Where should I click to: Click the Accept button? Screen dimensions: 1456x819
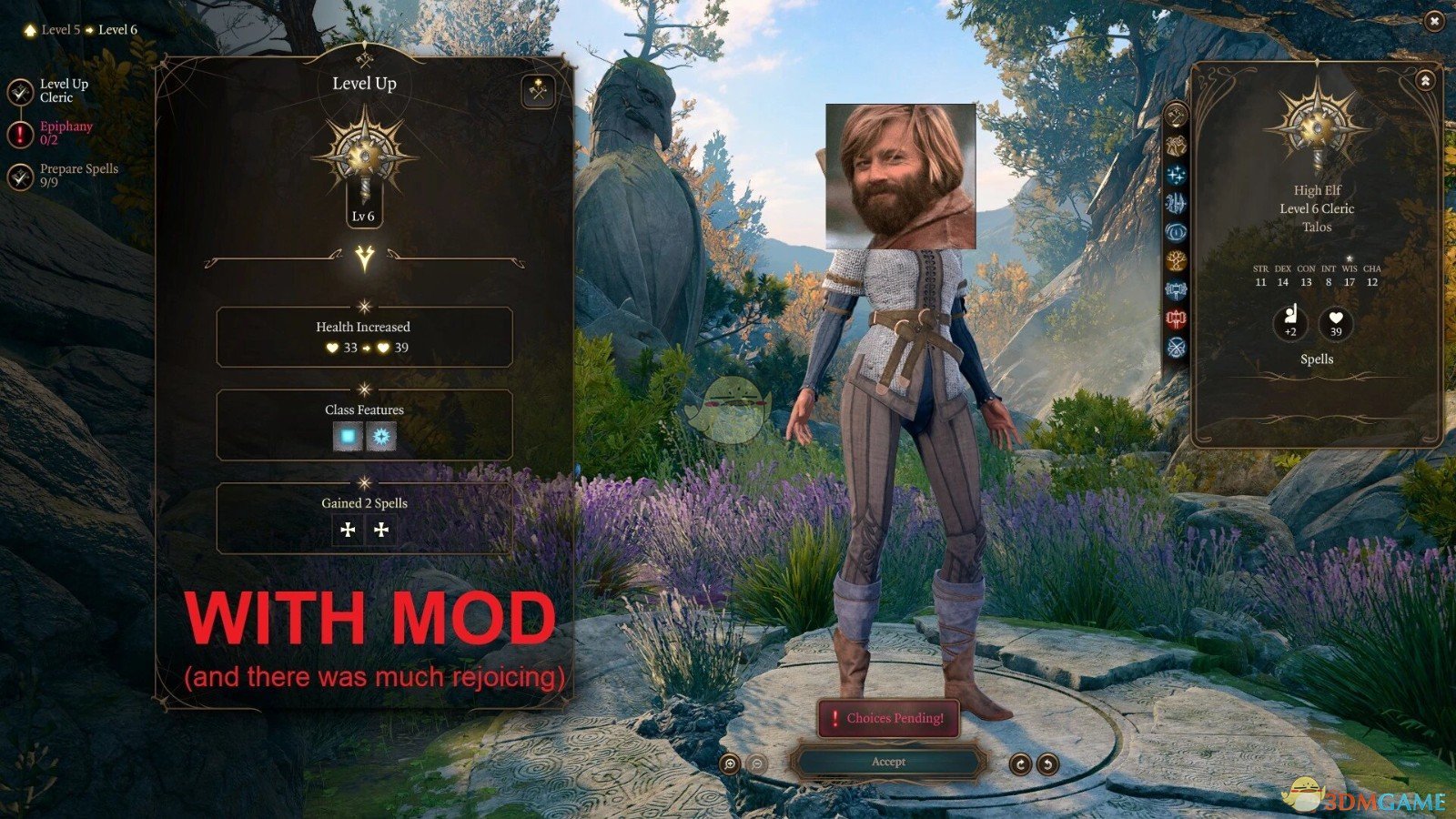tap(892, 763)
